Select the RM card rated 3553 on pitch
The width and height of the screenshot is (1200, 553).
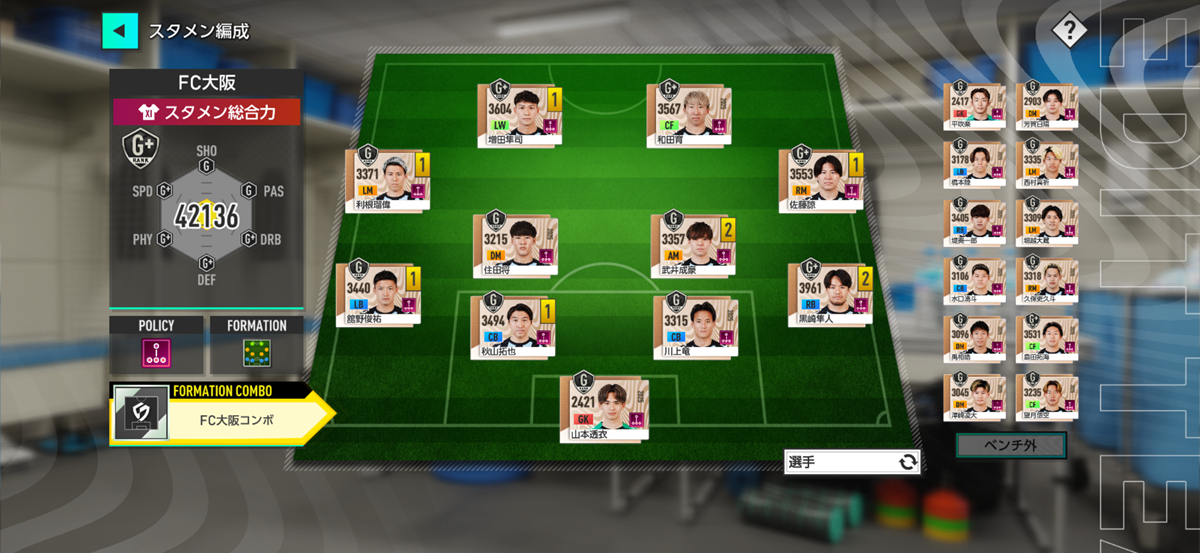818,181
